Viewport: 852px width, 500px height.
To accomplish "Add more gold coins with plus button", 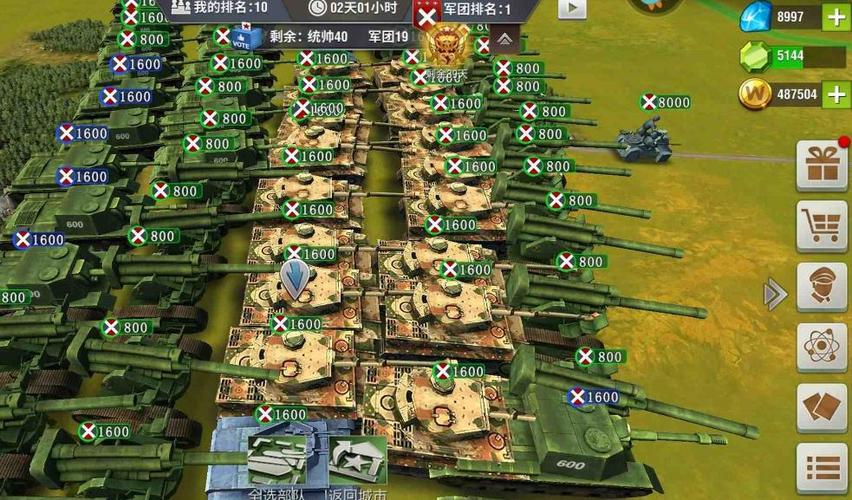I will [x=835, y=95].
